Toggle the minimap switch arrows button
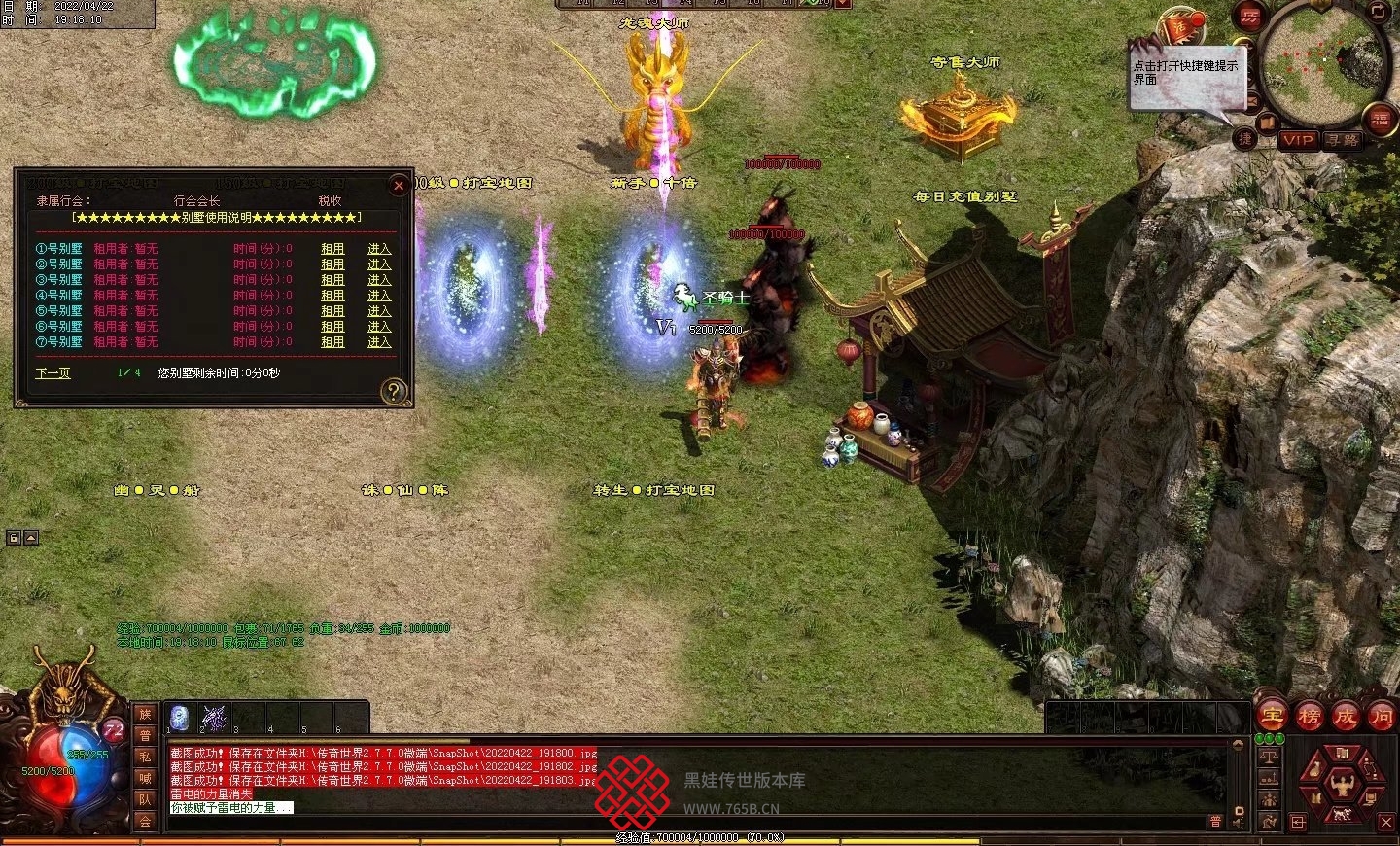1400x846 pixels. pyautogui.click(x=1381, y=13)
